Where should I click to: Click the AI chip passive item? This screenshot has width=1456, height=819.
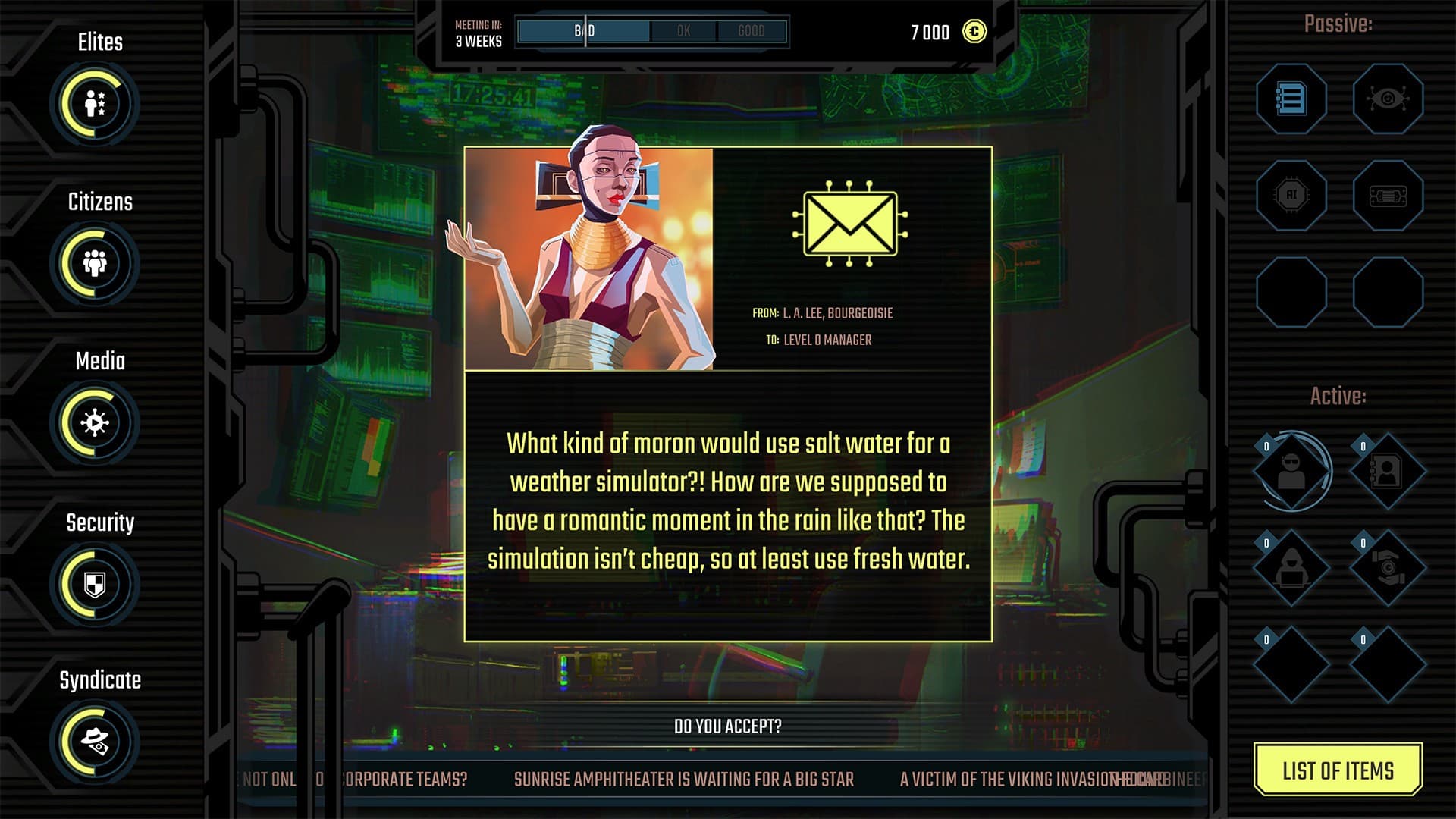[1291, 196]
